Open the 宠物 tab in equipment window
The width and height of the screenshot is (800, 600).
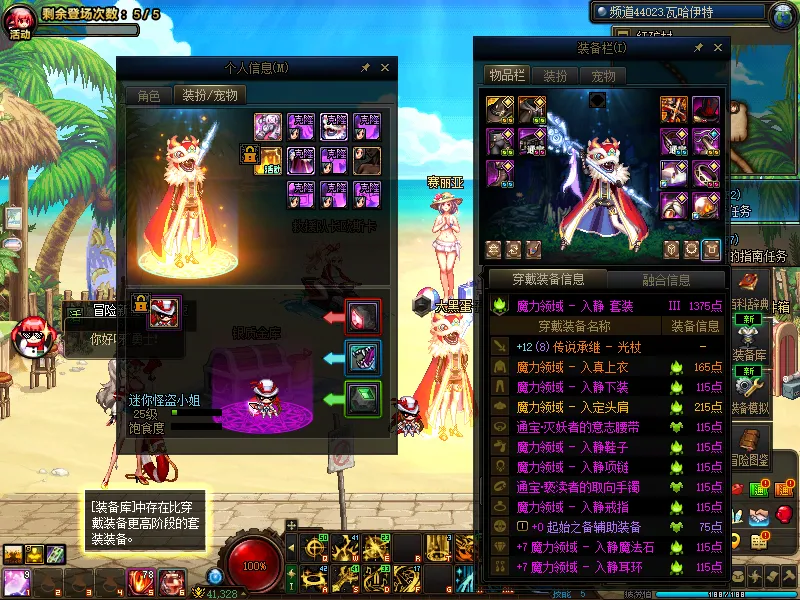click(603, 76)
